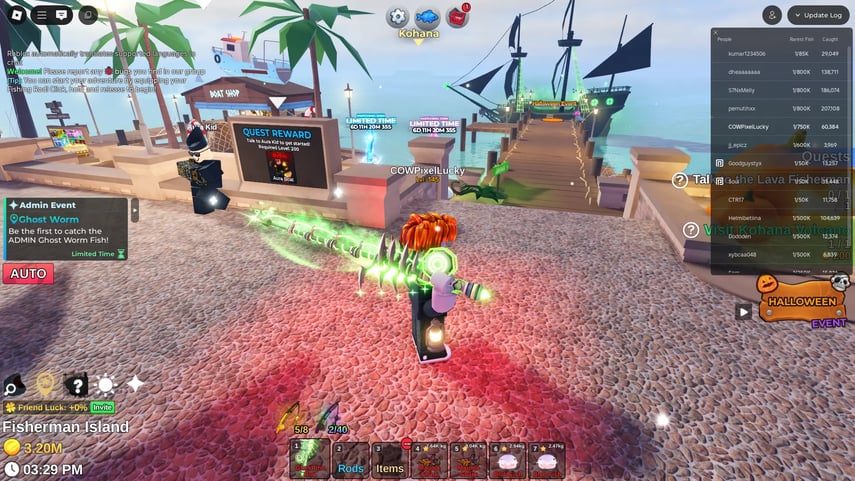Close the leaderboard panel
The image size is (855, 481).
click(716, 33)
